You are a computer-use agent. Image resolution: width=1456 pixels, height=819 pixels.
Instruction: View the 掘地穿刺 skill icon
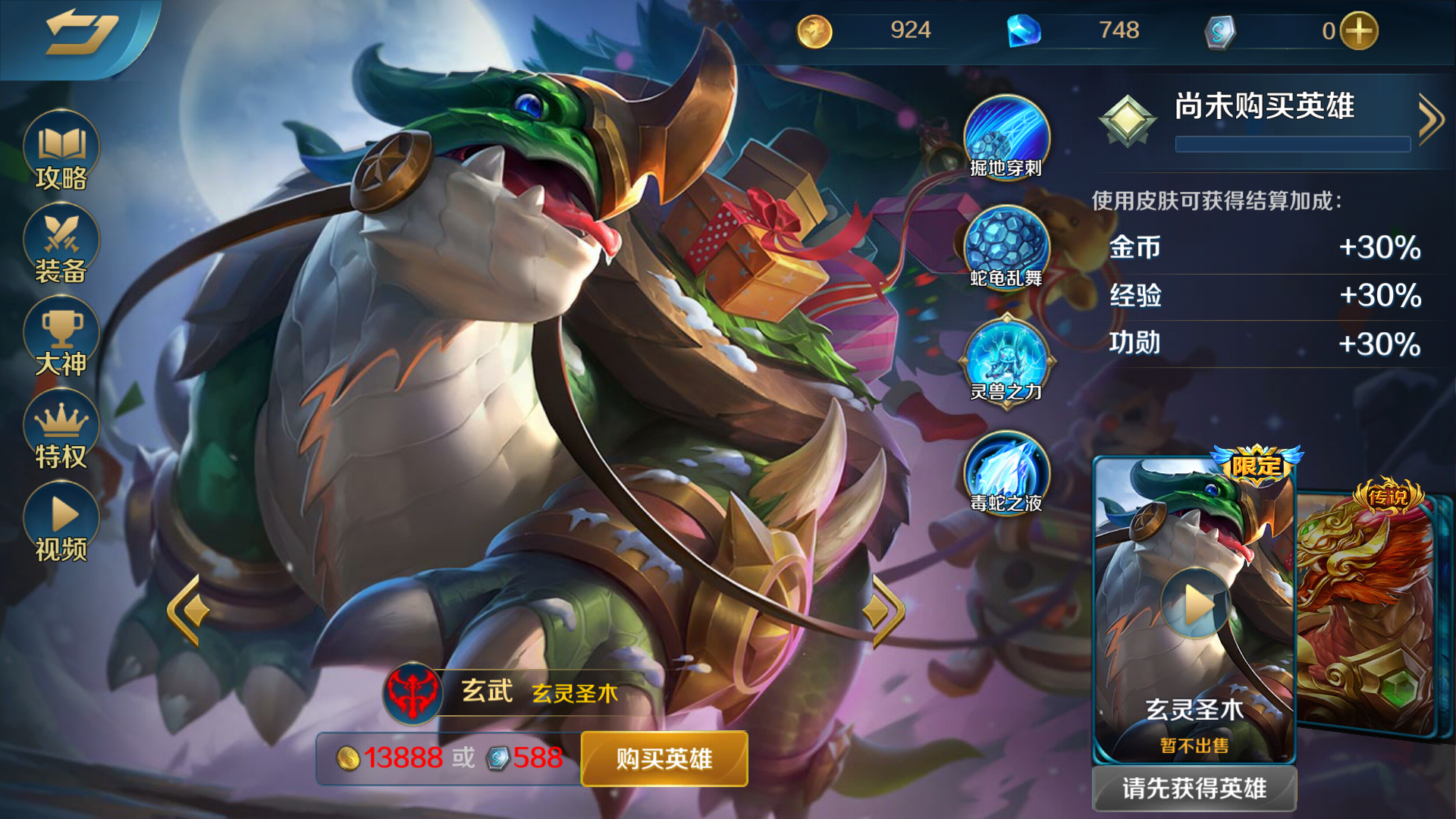point(1009,136)
